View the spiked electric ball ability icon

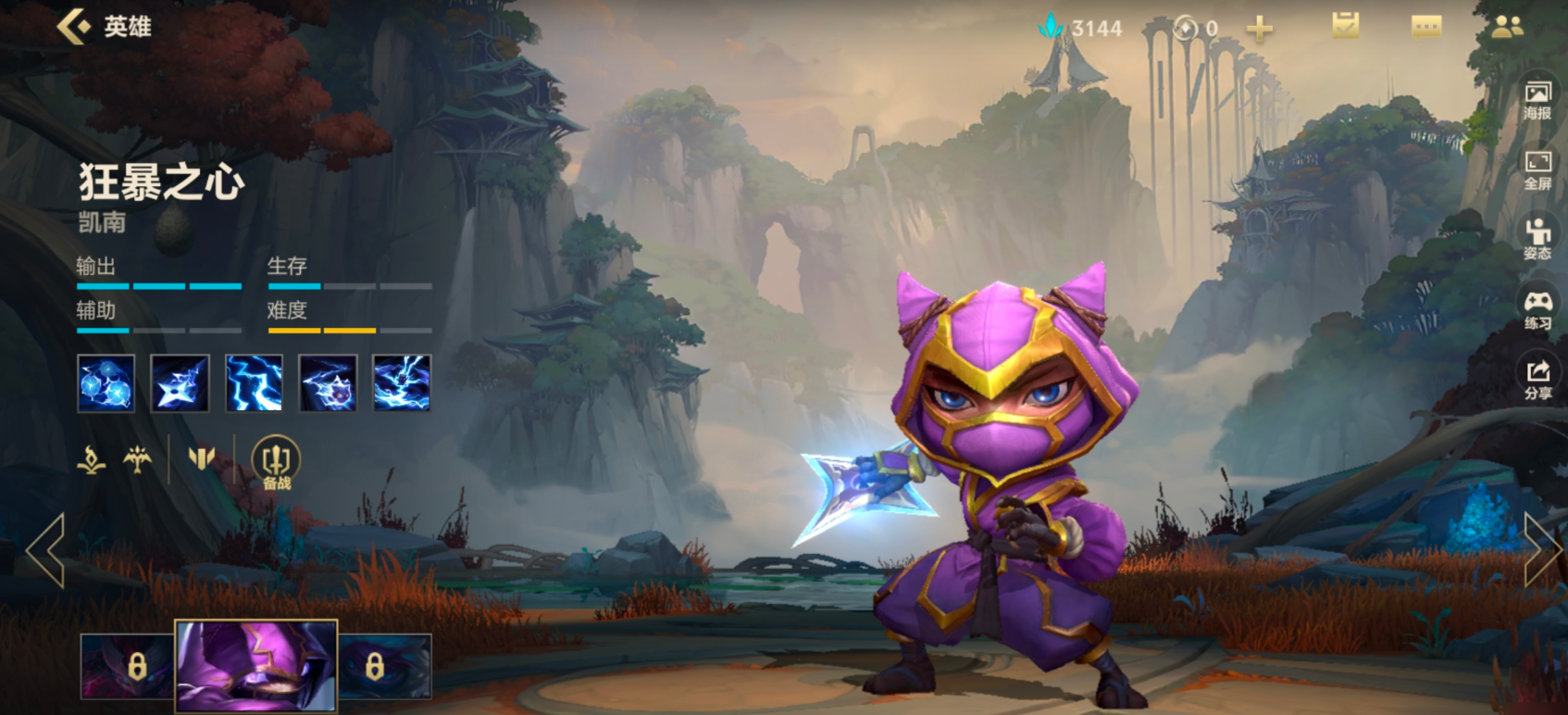coord(328,383)
